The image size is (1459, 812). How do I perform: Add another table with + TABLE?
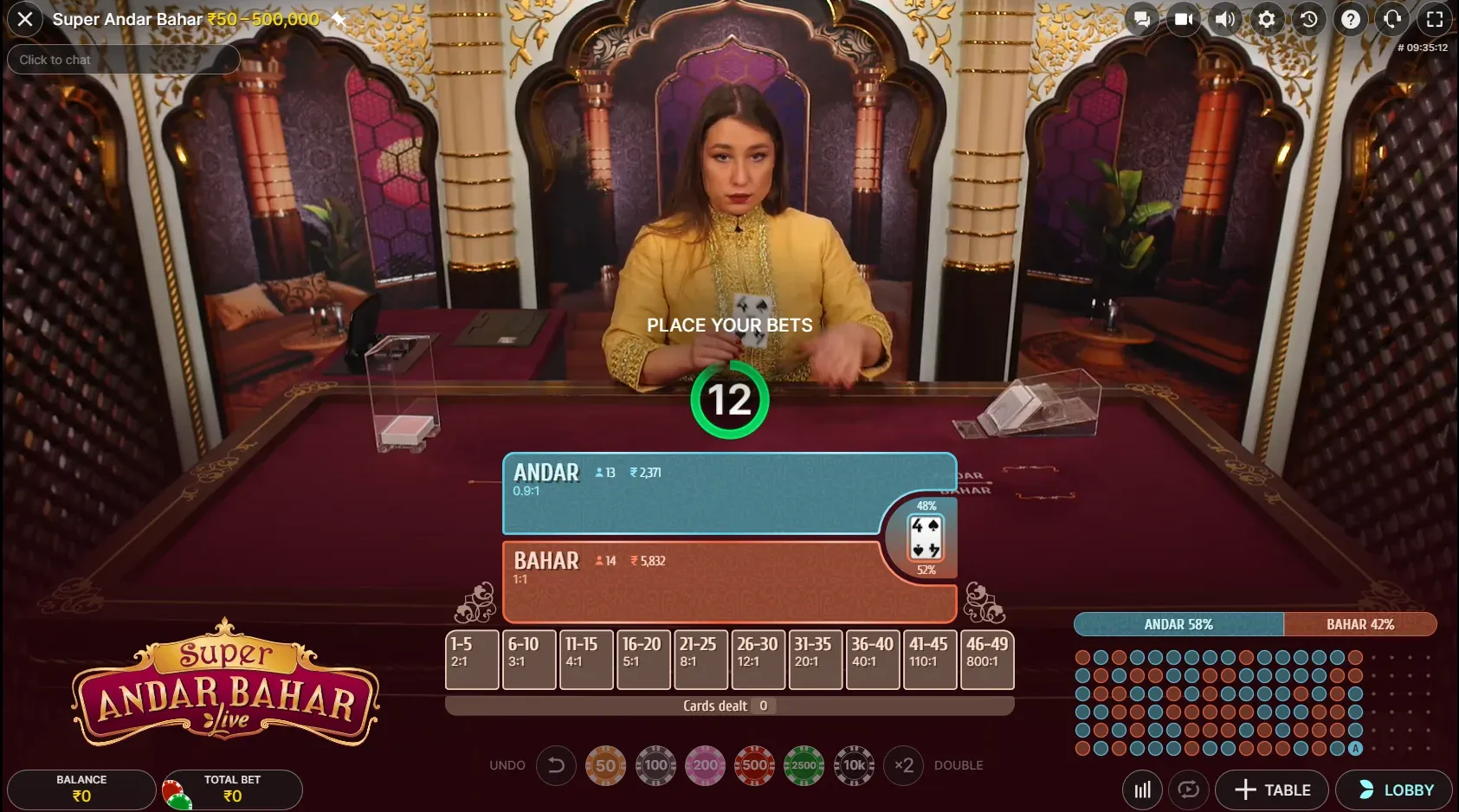click(x=1272, y=789)
